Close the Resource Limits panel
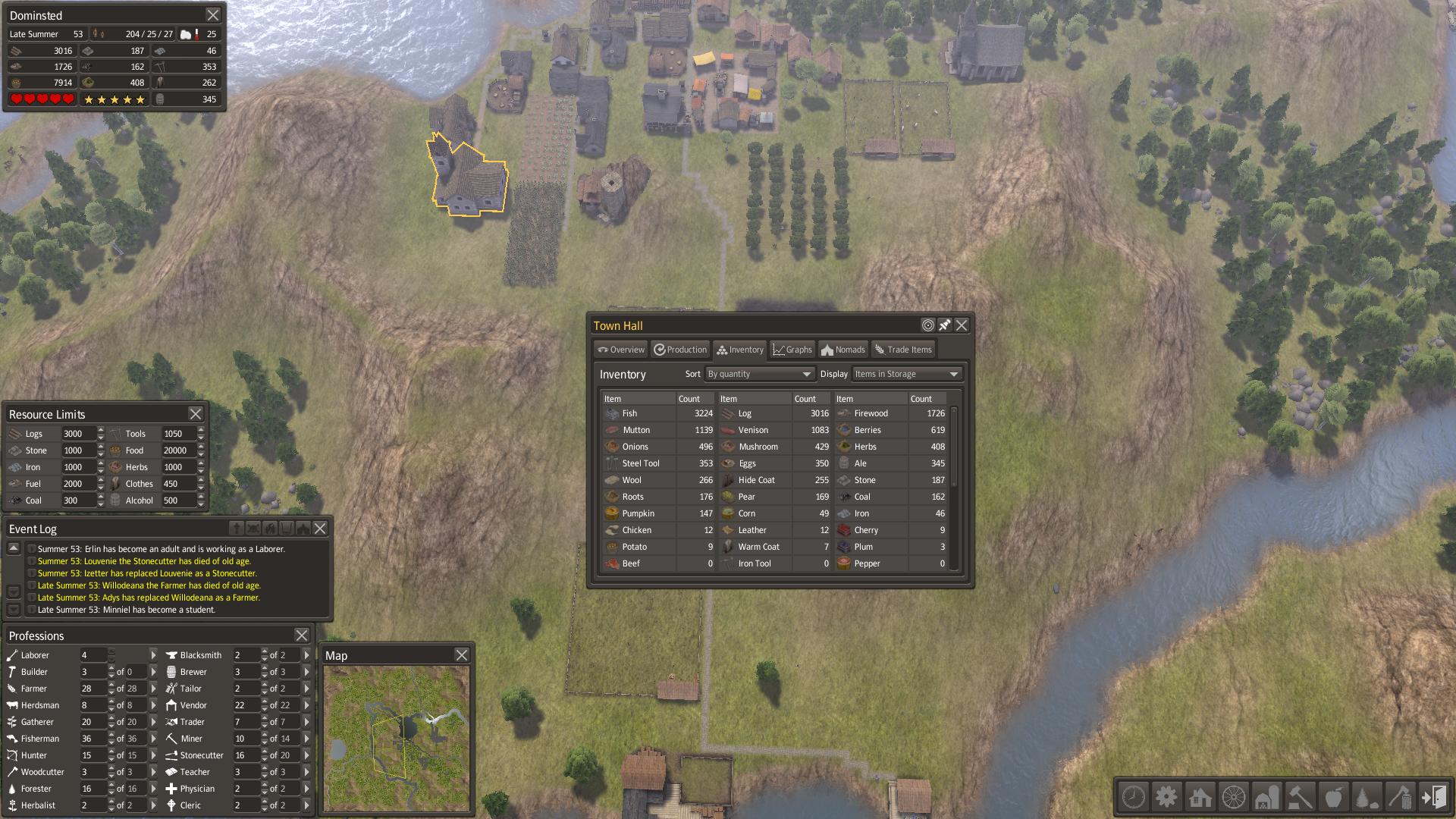The width and height of the screenshot is (1456, 819). tap(196, 414)
